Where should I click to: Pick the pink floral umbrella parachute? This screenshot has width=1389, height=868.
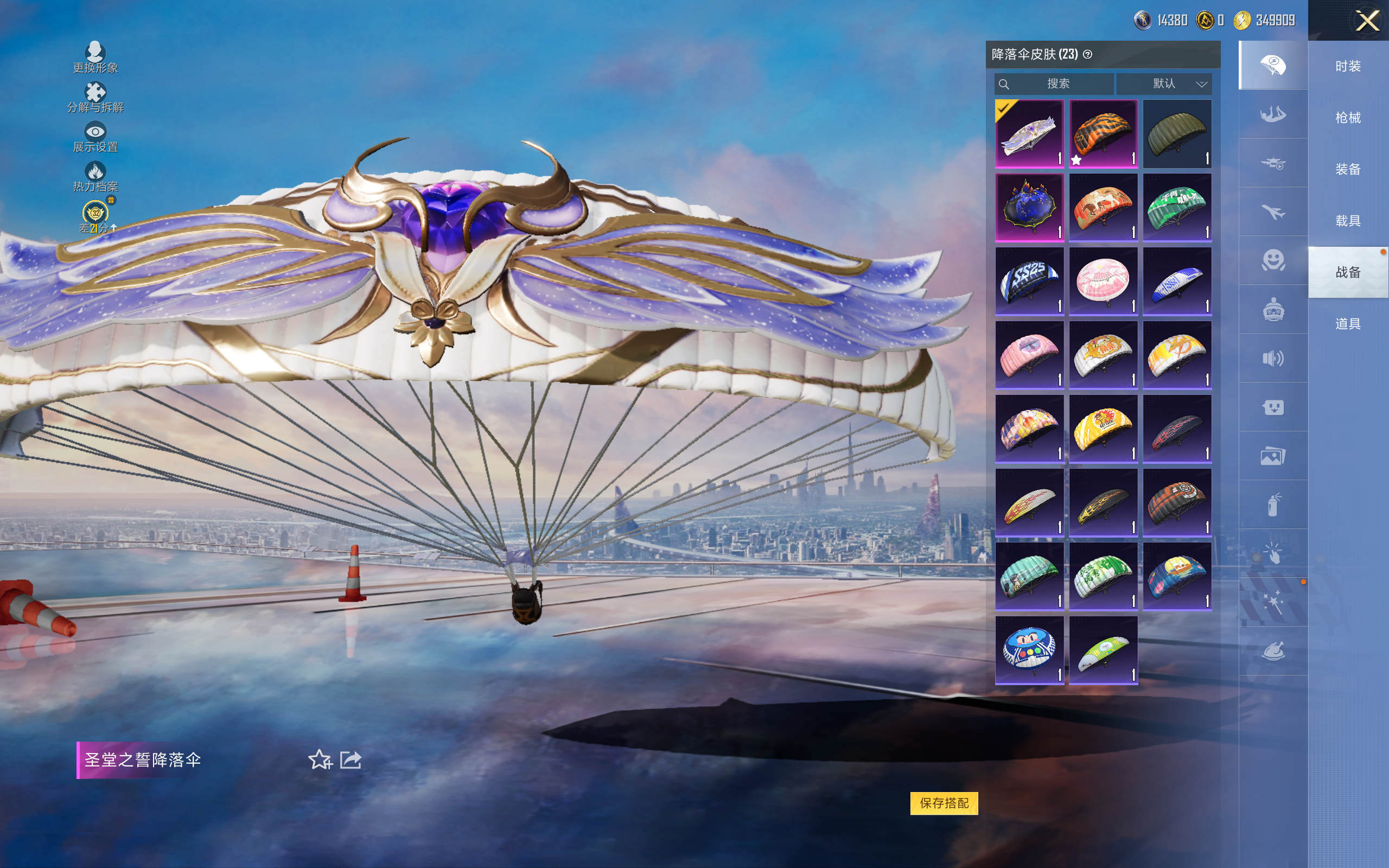[x=1103, y=282]
